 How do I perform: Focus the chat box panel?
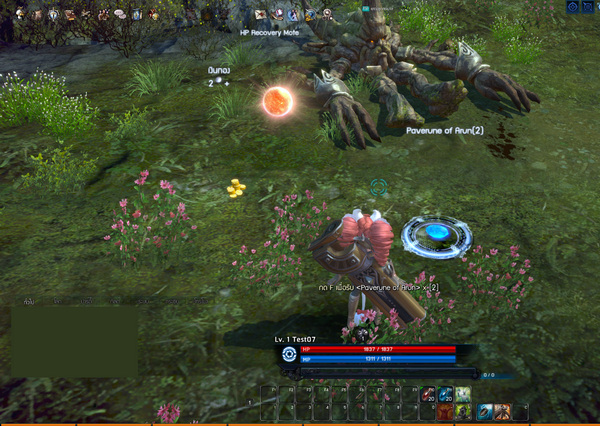point(74,341)
